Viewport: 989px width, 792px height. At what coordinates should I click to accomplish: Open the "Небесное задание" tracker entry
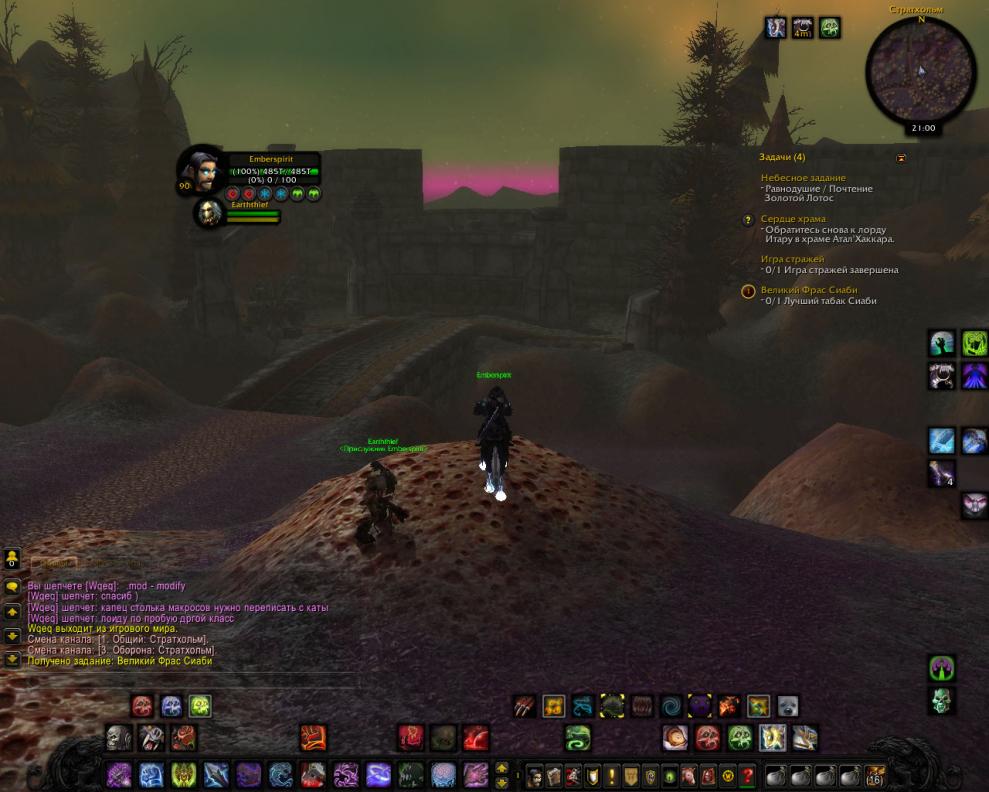802,178
